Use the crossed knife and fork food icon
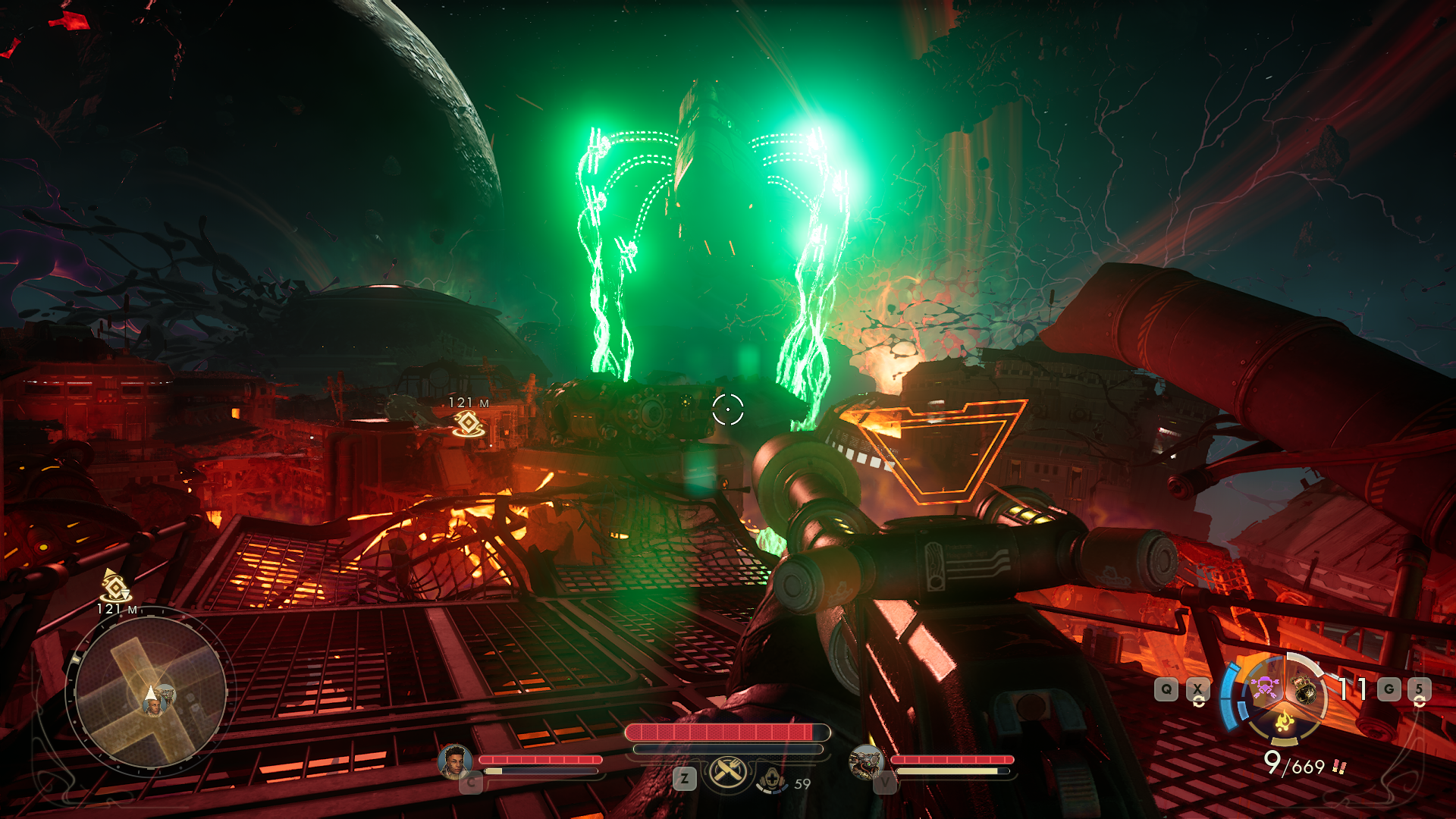Image resolution: width=1456 pixels, height=819 pixels. point(728,773)
